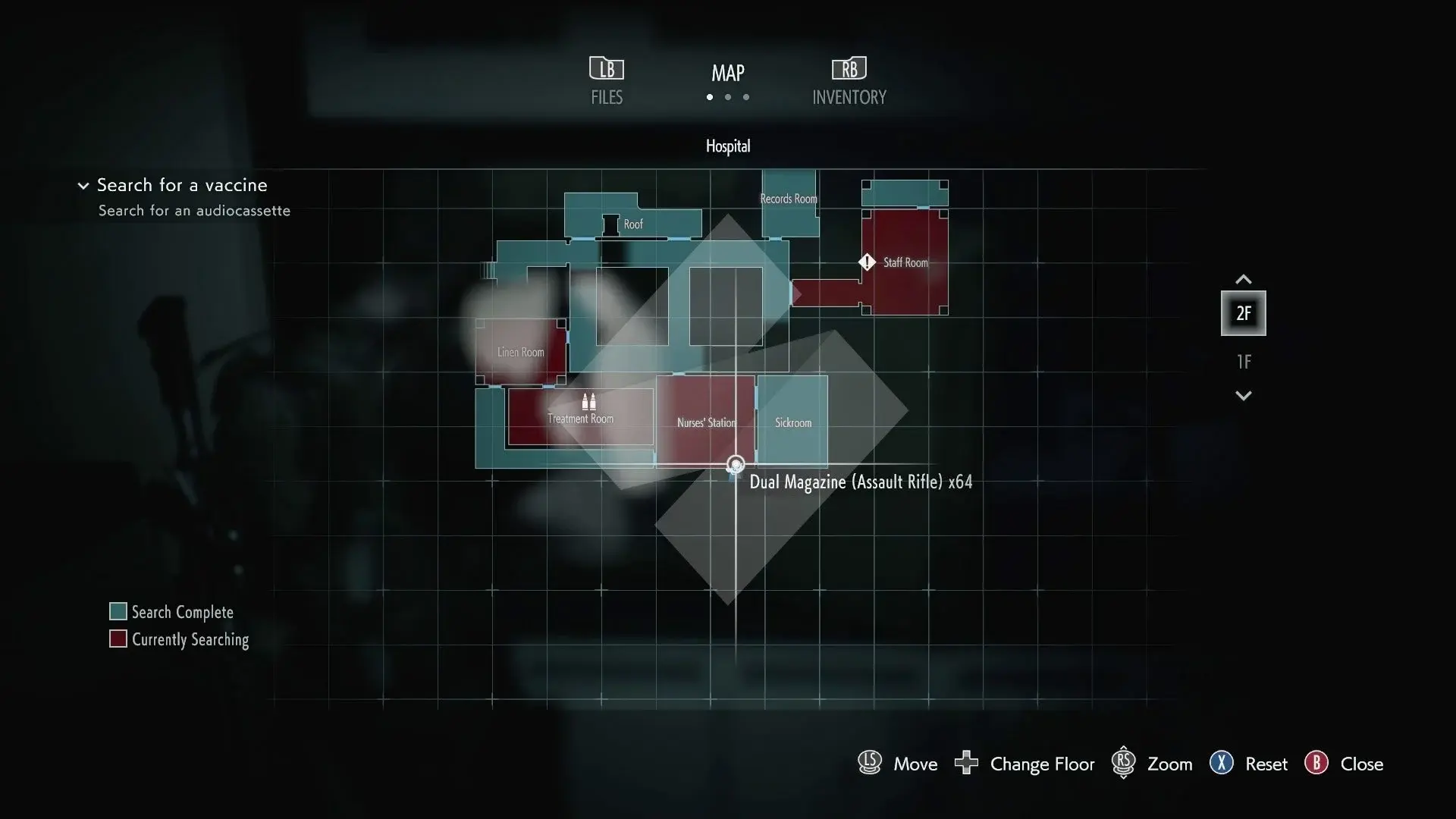Viewport: 1456px width, 819px height.
Task: Select the 2F floor indicator
Action: [x=1244, y=313]
